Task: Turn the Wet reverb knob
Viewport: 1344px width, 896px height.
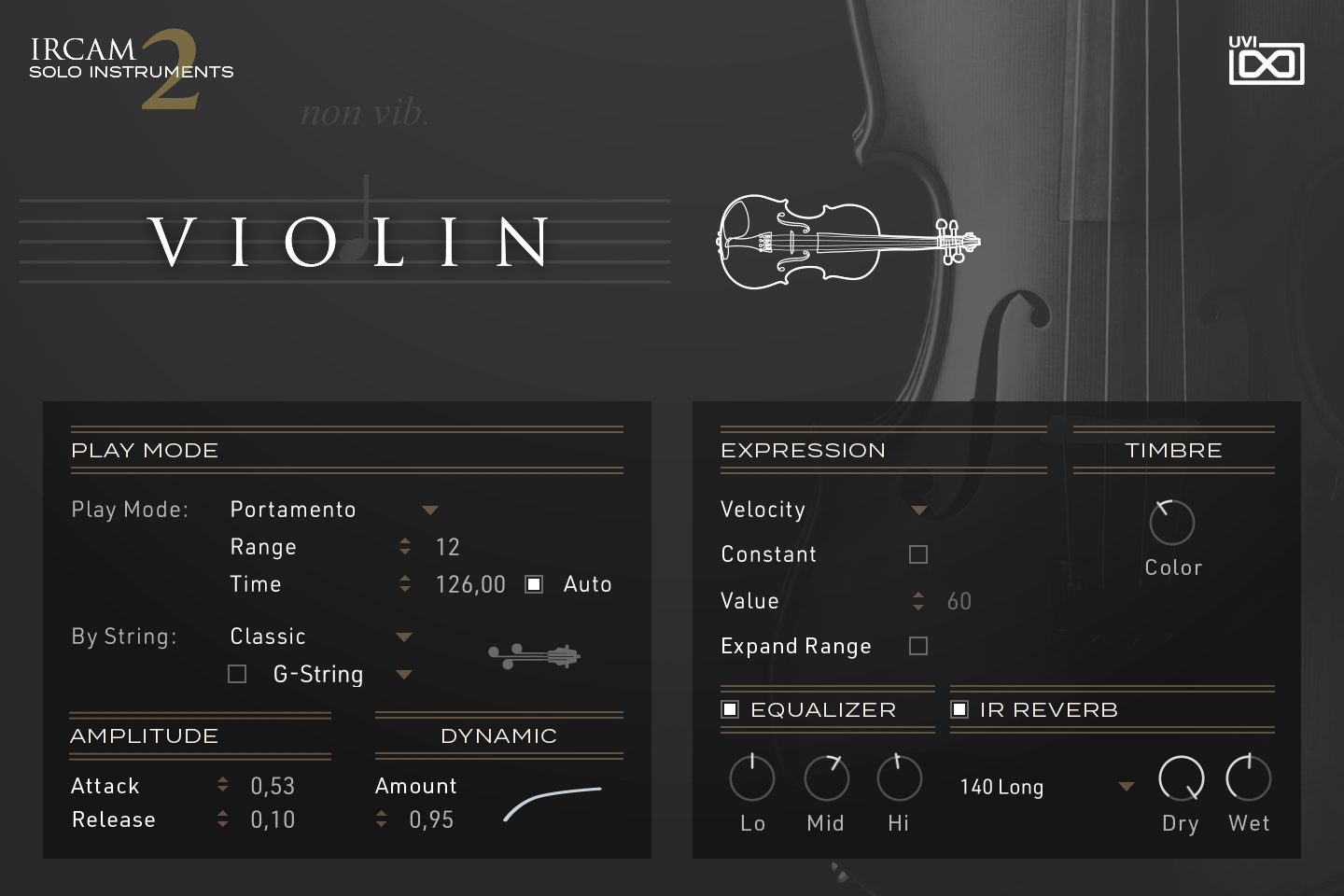Action: pos(1248,777)
